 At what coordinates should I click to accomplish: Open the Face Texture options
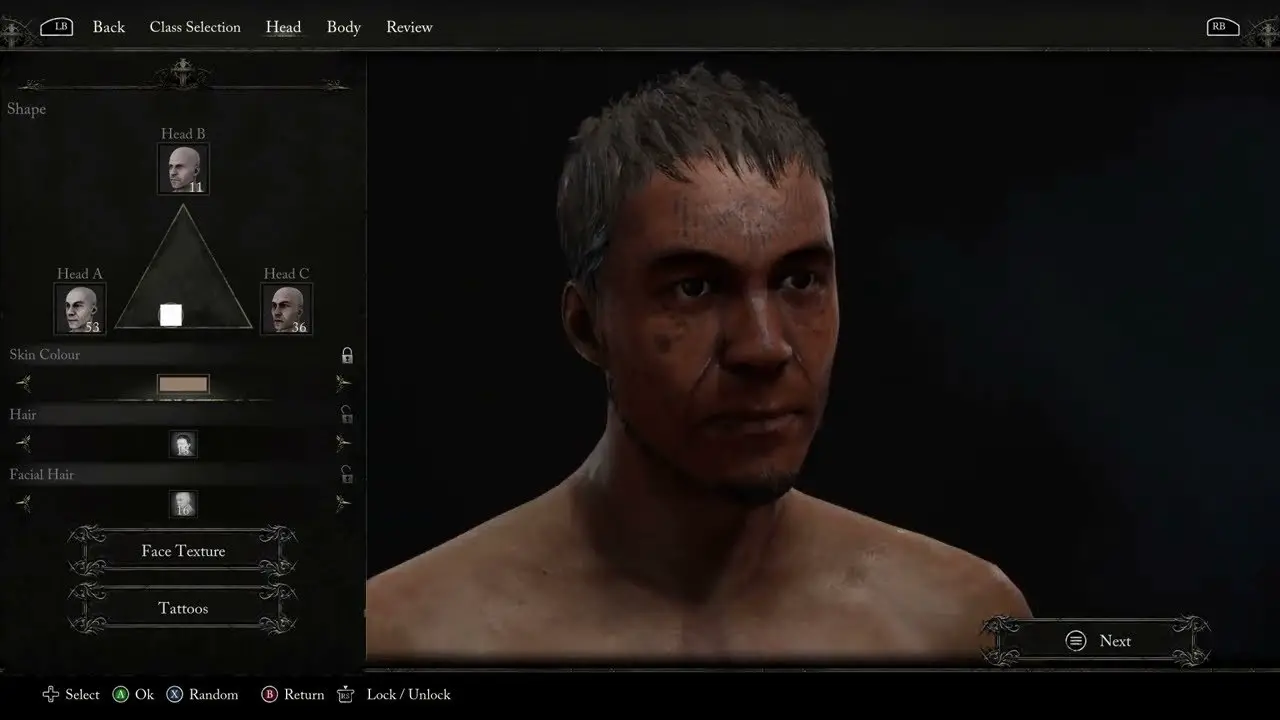183,551
